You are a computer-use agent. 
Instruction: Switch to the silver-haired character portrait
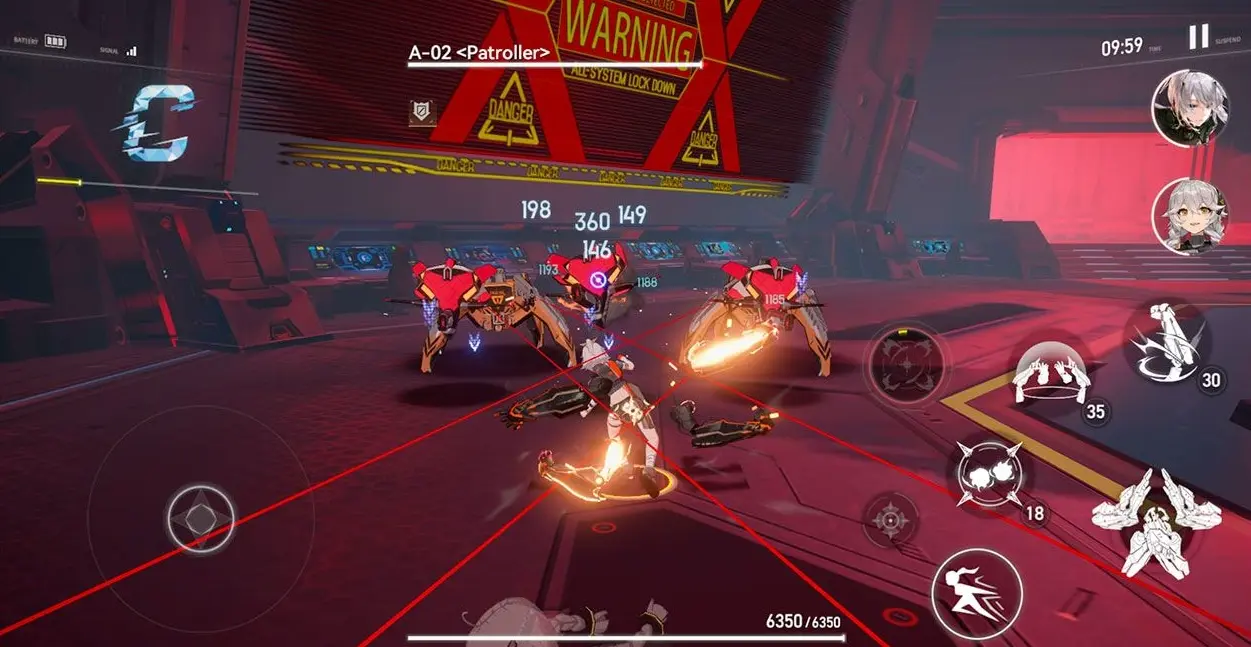(x=1190, y=108)
